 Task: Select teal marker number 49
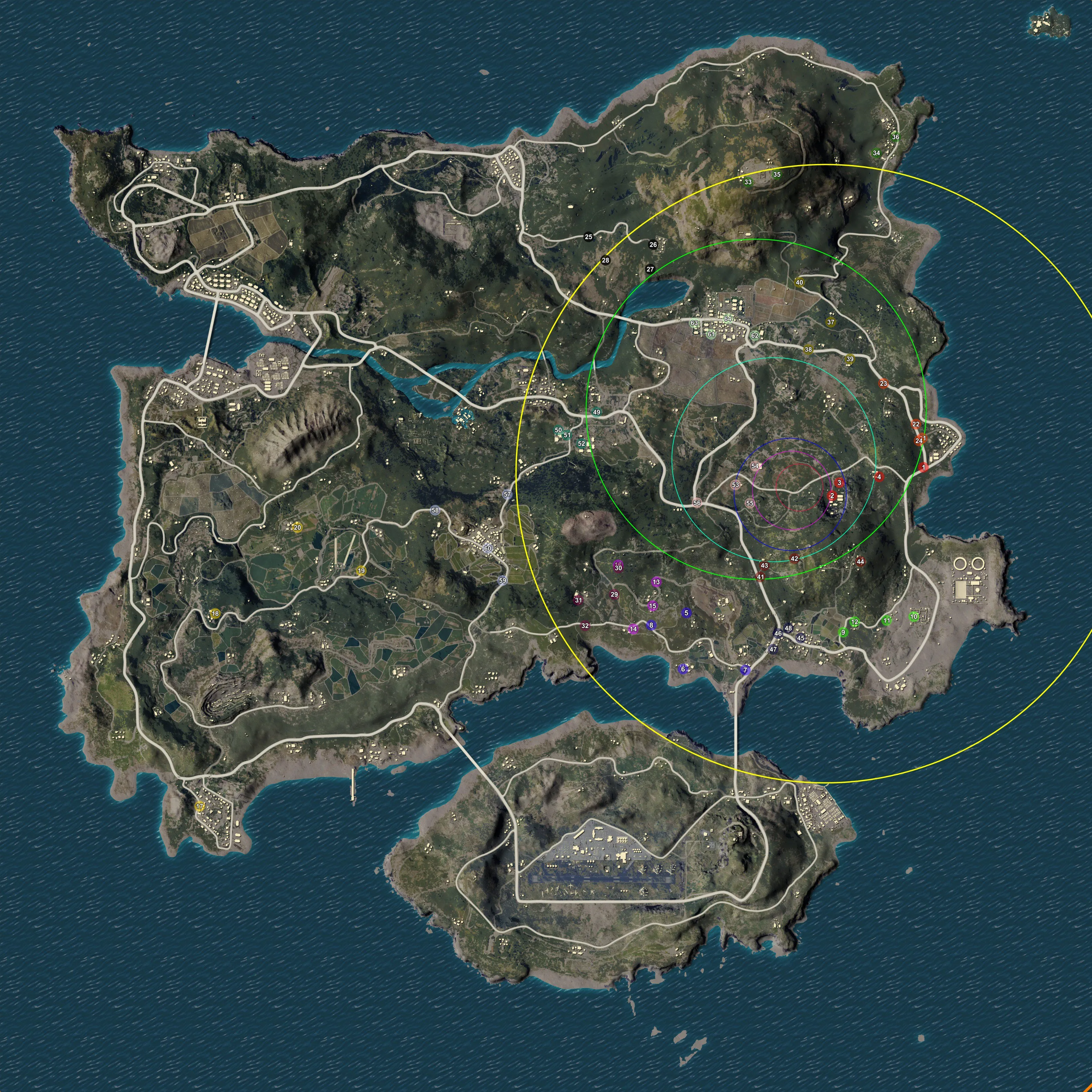597,413
